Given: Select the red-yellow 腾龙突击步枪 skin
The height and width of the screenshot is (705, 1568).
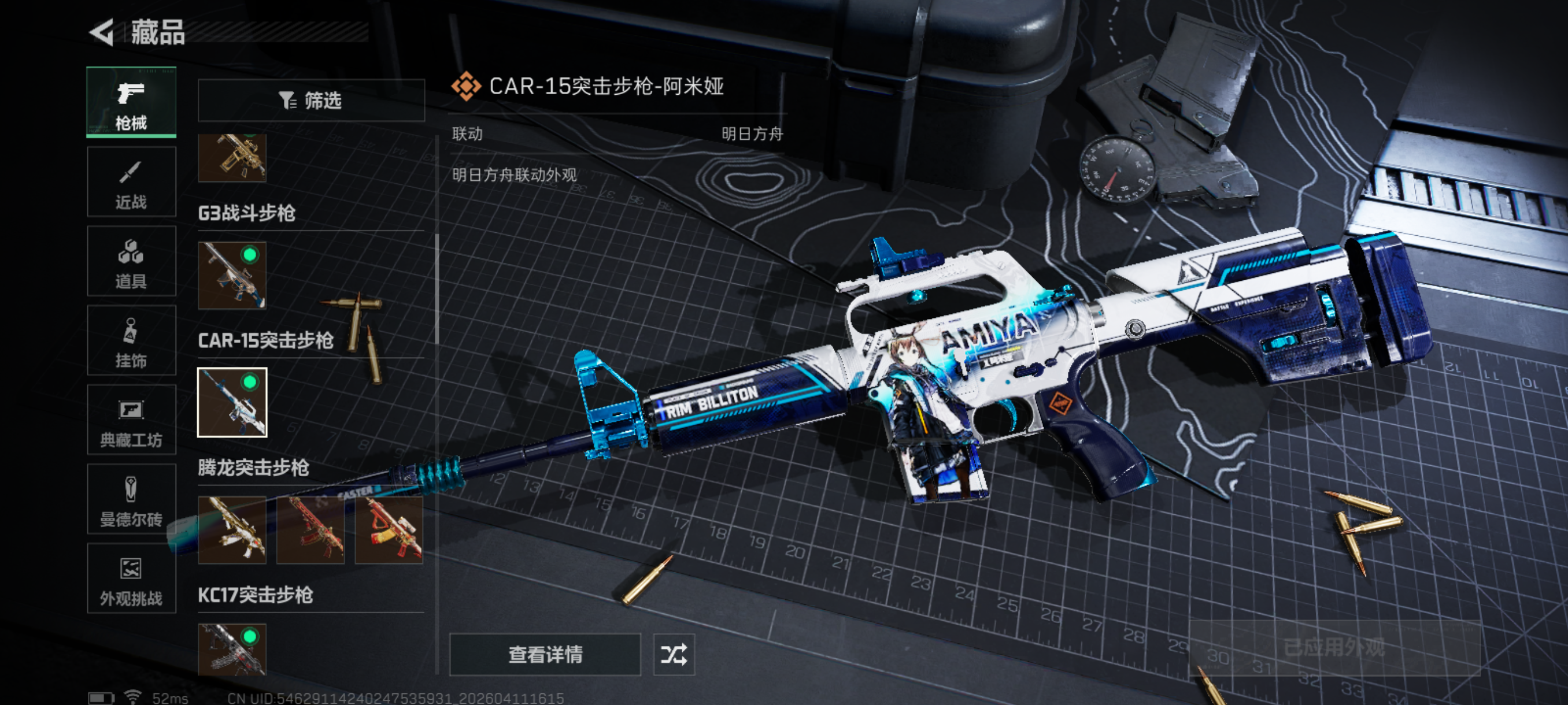Looking at the screenshot, I should [389, 529].
